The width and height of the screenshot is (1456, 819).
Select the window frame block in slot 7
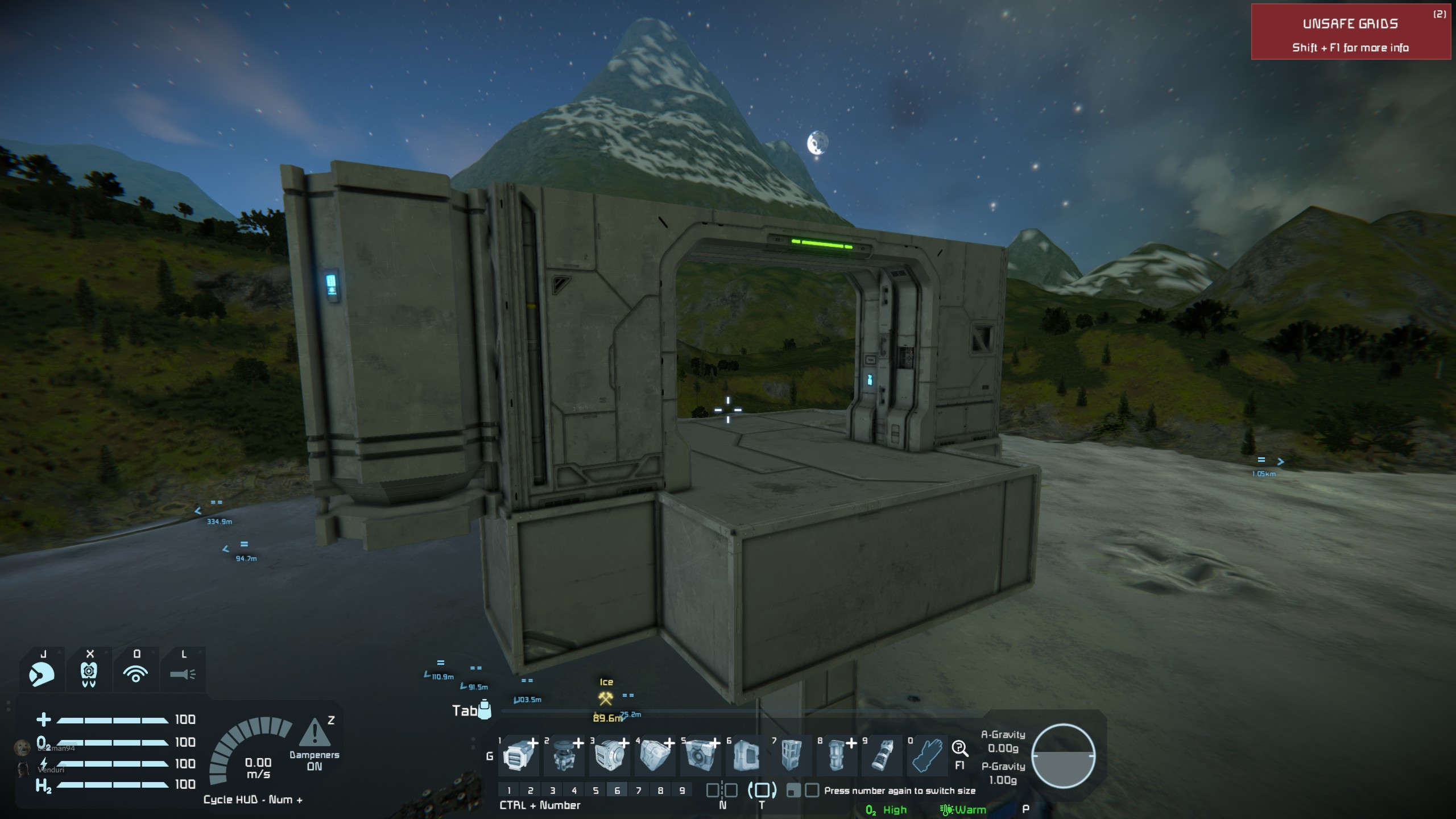(x=791, y=756)
